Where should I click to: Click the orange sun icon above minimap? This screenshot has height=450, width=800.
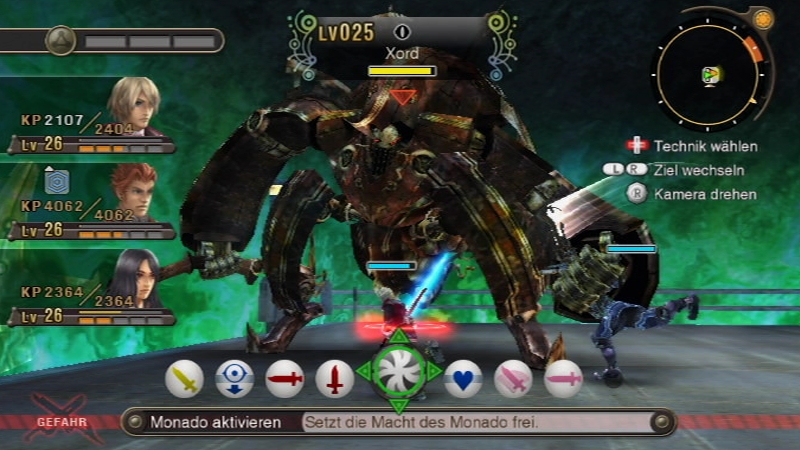(x=763, y=19)
